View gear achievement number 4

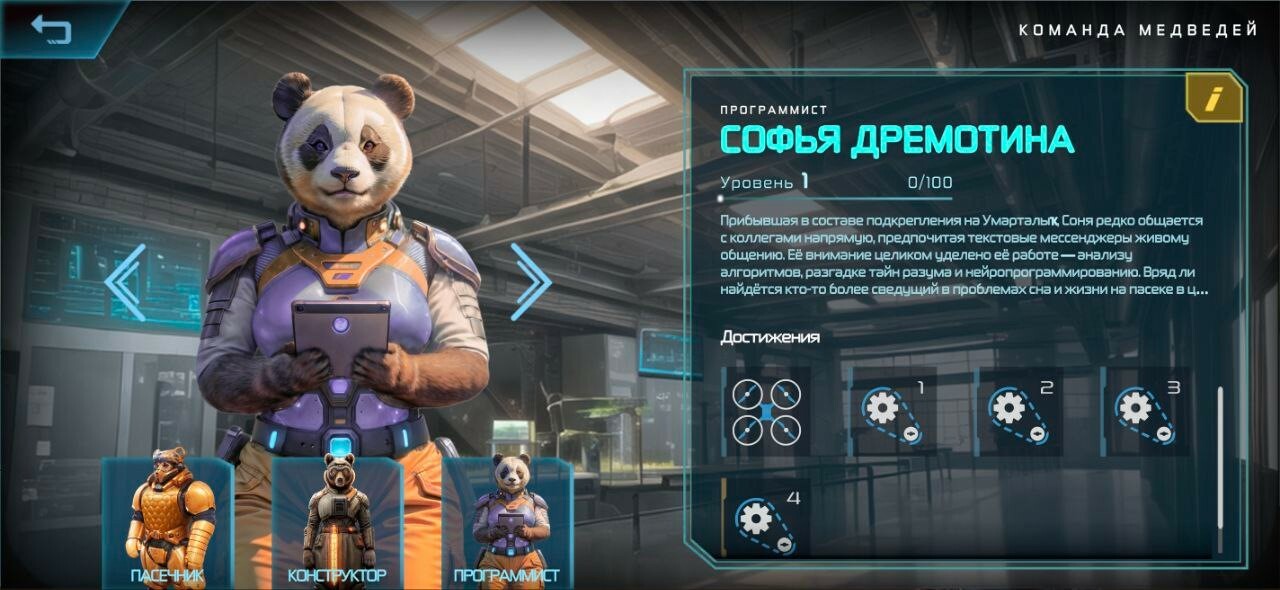point(766,520)
